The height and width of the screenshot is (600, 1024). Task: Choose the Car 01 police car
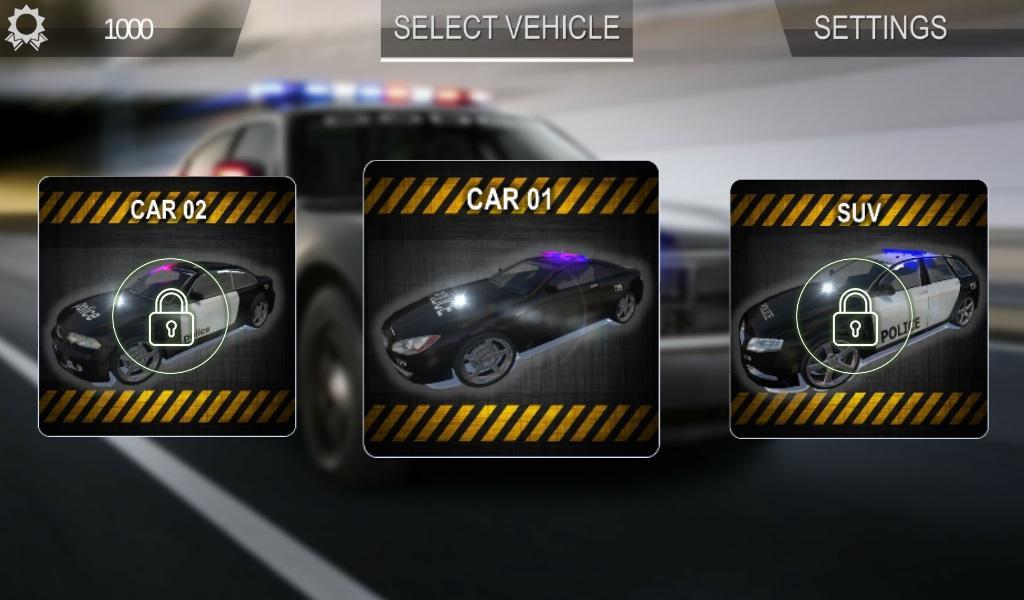click(511, 309)
